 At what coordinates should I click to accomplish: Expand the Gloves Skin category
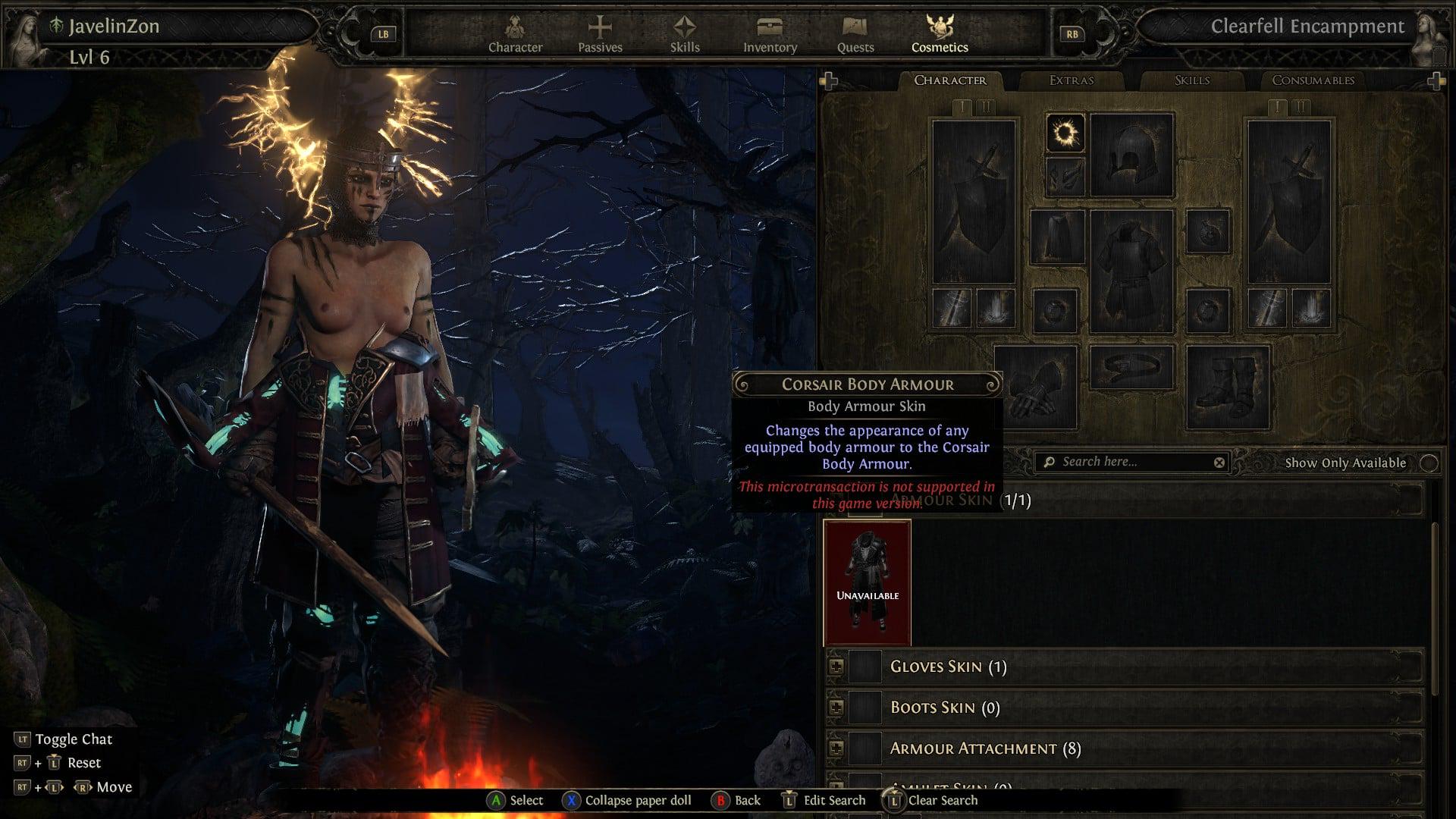click(836, 667)
